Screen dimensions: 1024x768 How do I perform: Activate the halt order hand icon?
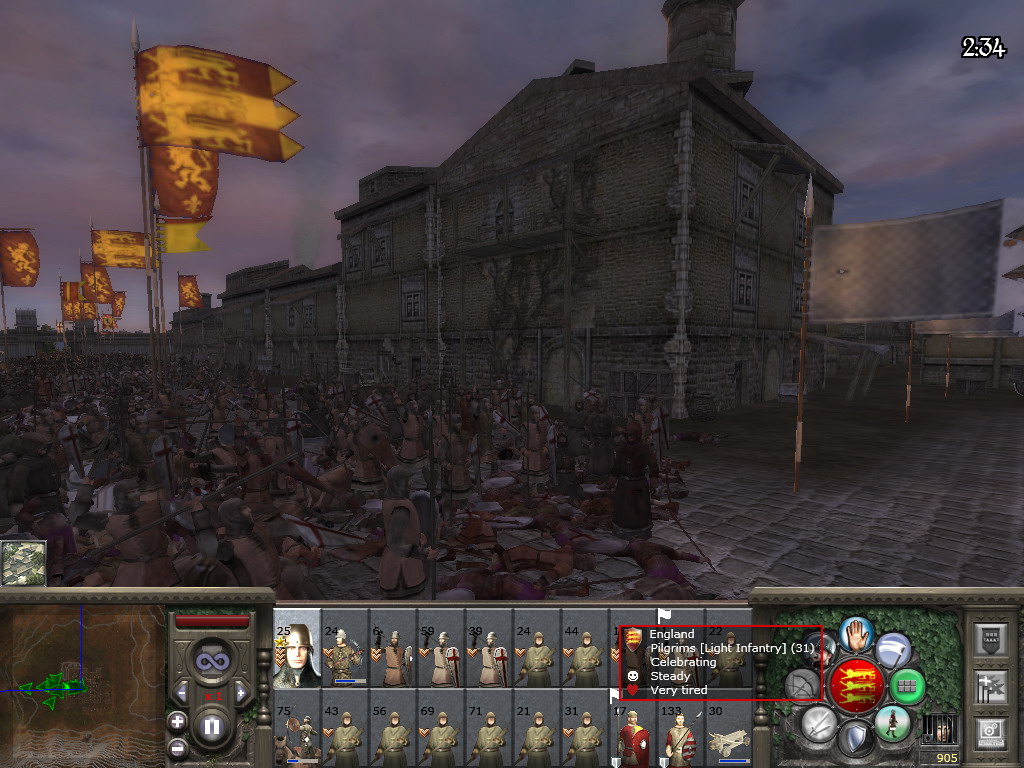(x=855, y=632)
